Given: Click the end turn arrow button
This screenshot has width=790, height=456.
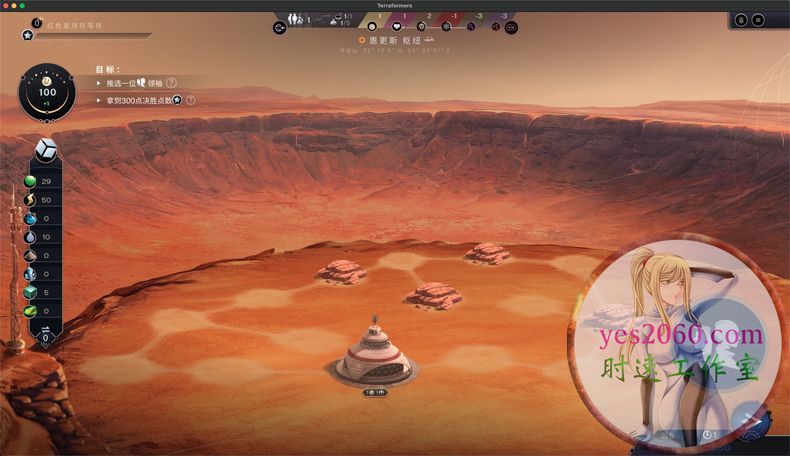Looking at the screenshot, I should tap(748, 421).
